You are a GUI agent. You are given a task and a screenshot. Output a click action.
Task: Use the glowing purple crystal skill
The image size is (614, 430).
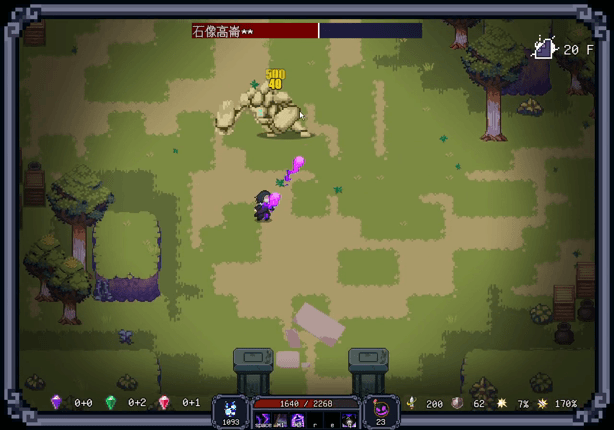click(x=298, y=420)
